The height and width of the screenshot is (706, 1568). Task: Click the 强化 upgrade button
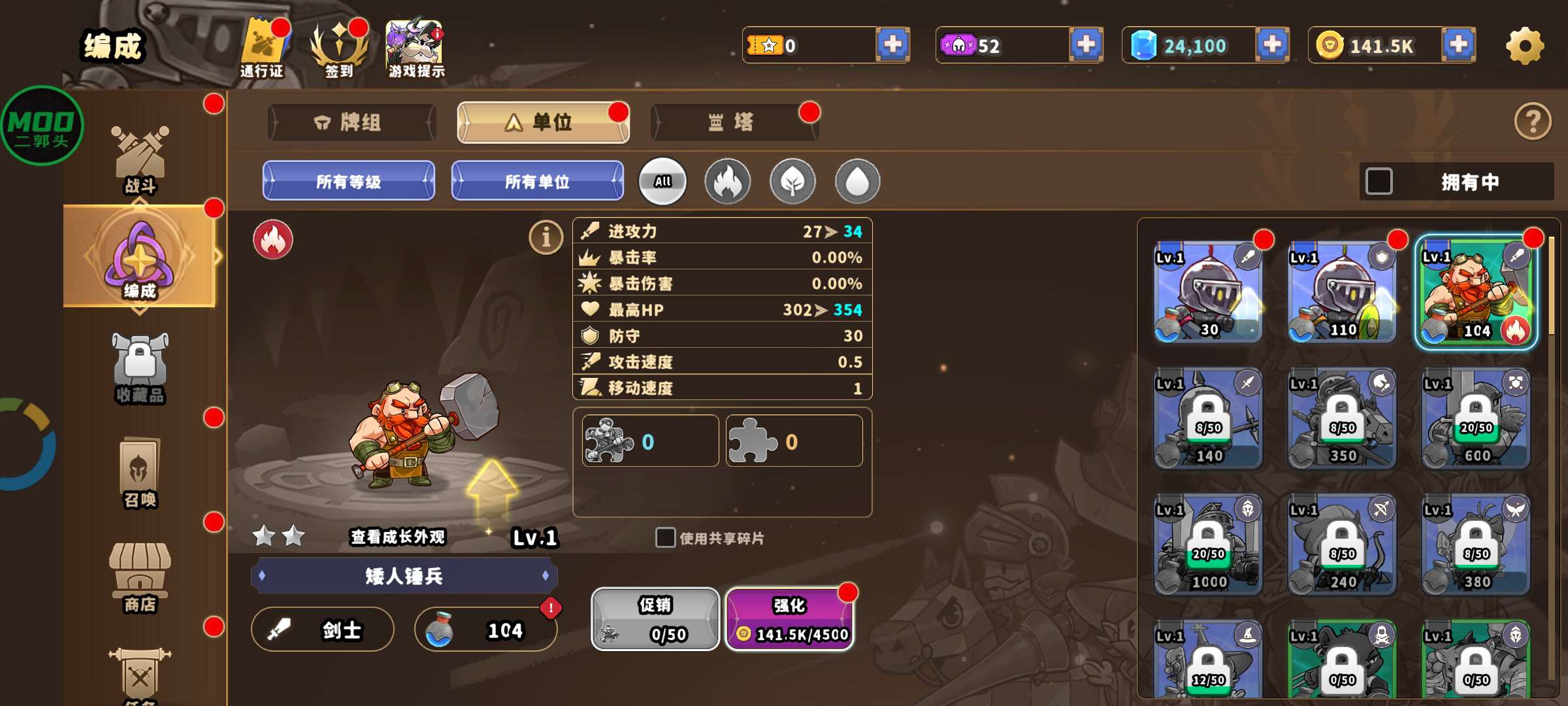pos(789,618)
